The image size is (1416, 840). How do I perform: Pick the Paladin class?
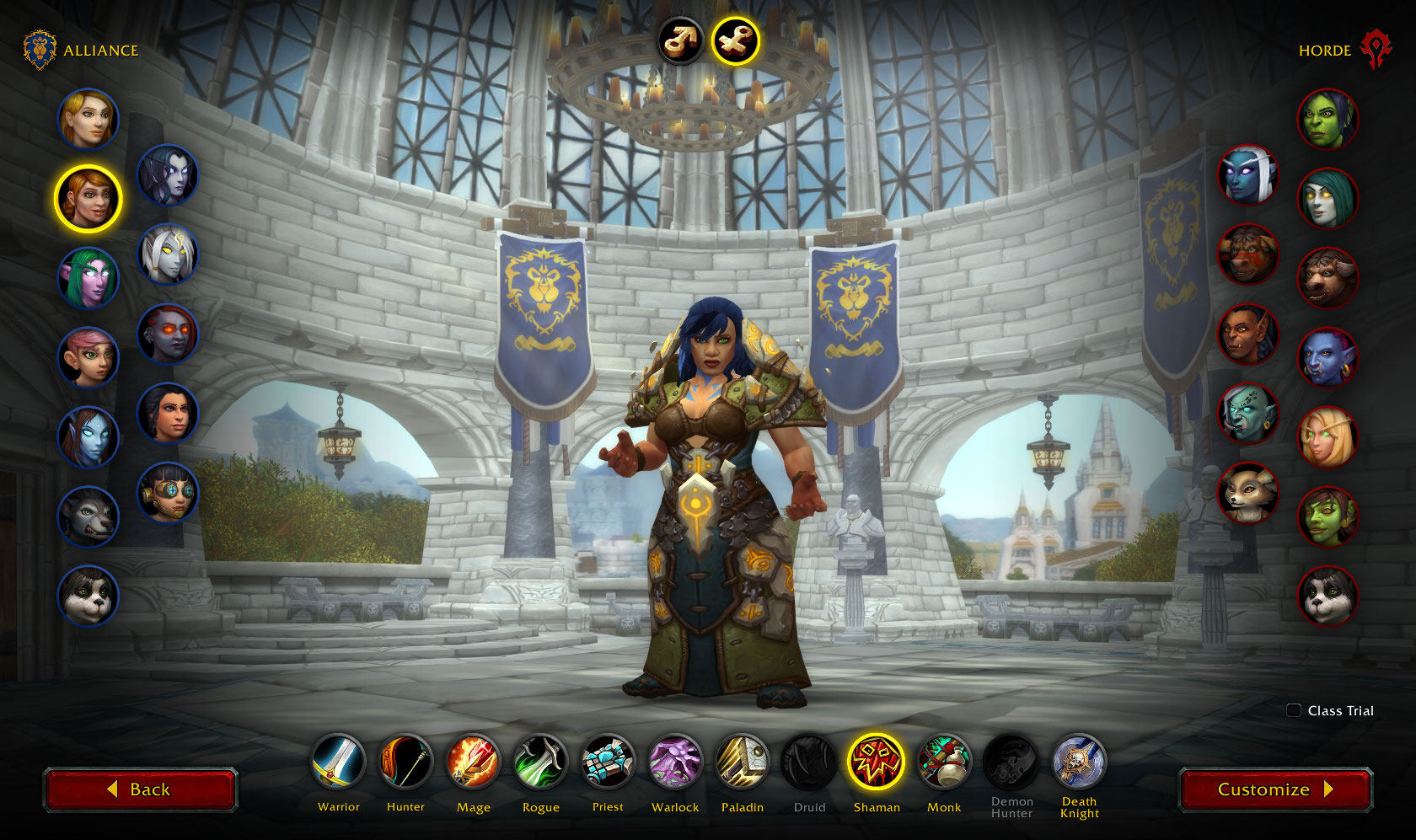point(743,762)
